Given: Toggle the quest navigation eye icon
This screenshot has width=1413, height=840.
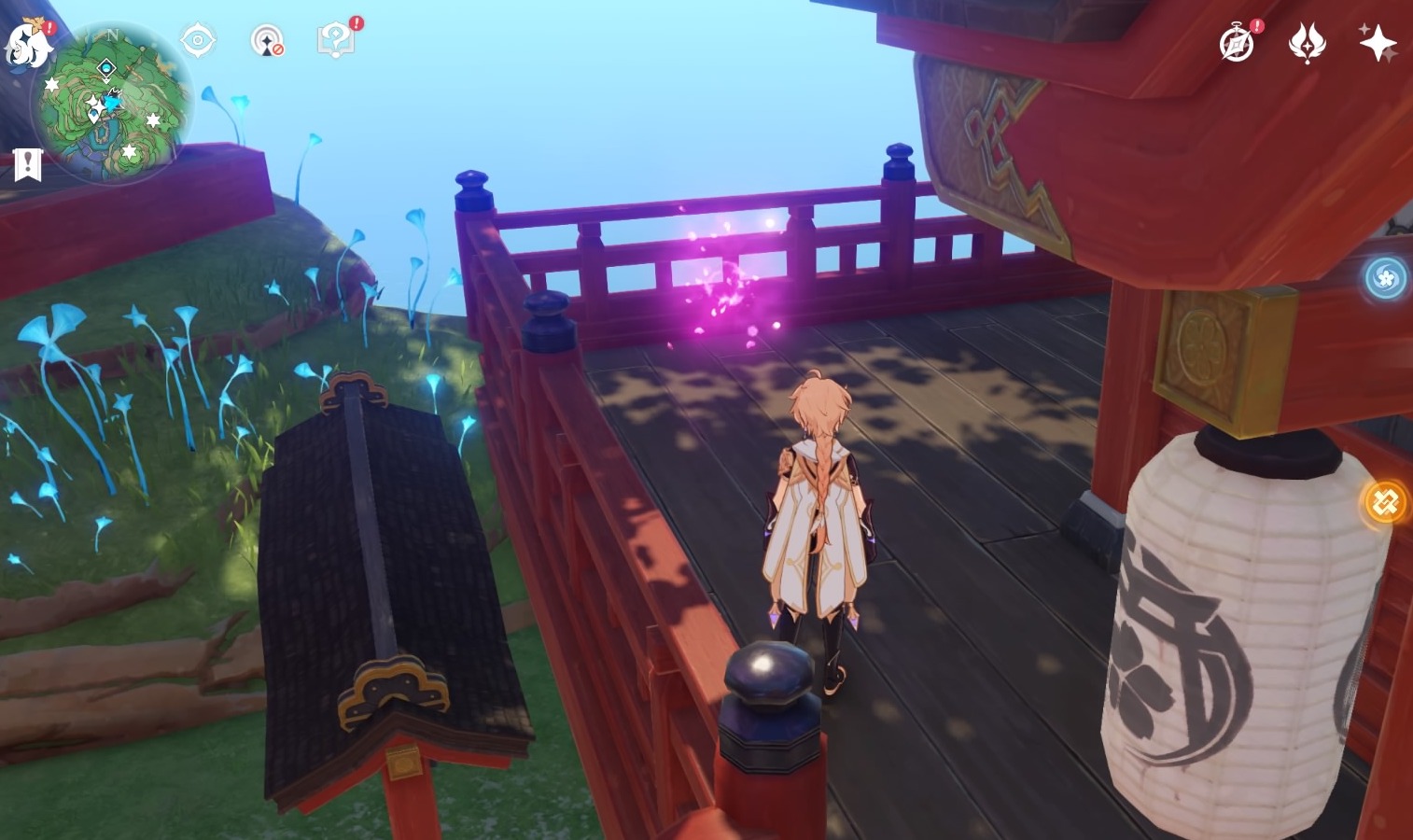Looking at the screenshot, I should tap(197, 38).
